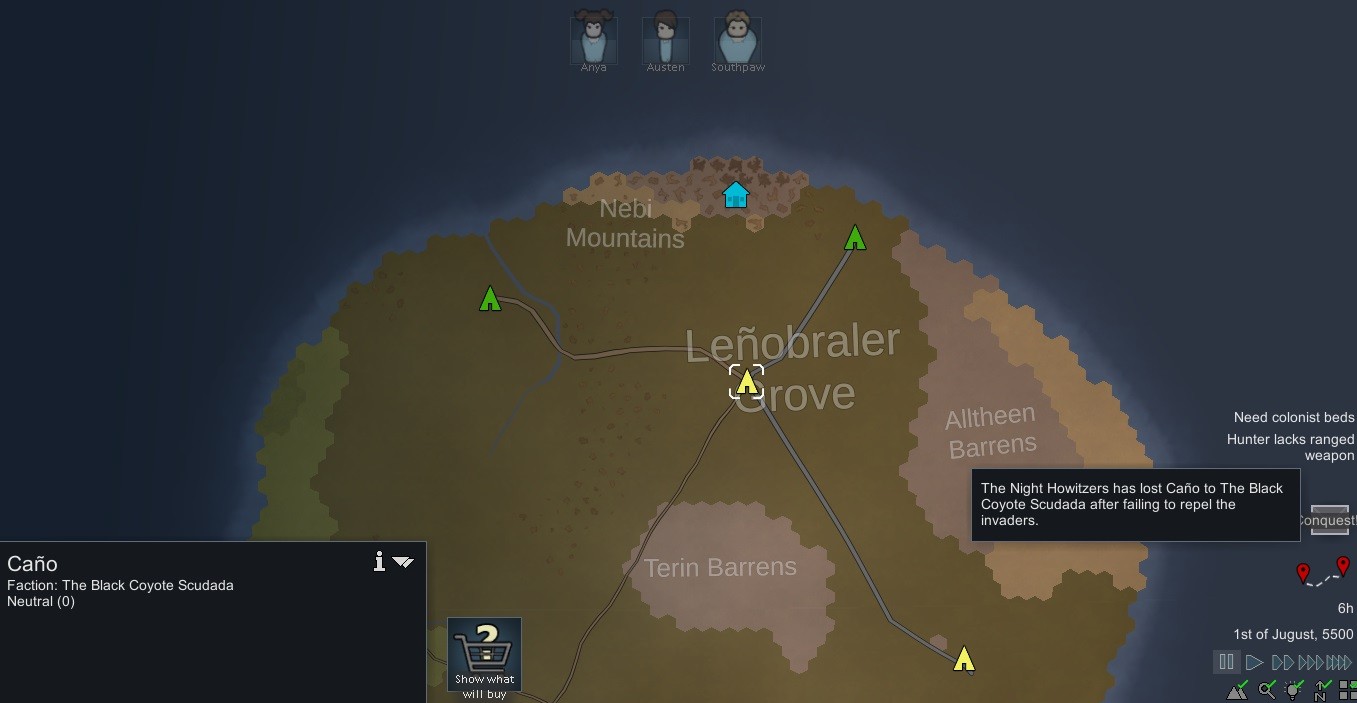The height and width of the screenshot is (703, 1357).
Task: Toggle the north arrow compass option
Action: (1322, 690)
